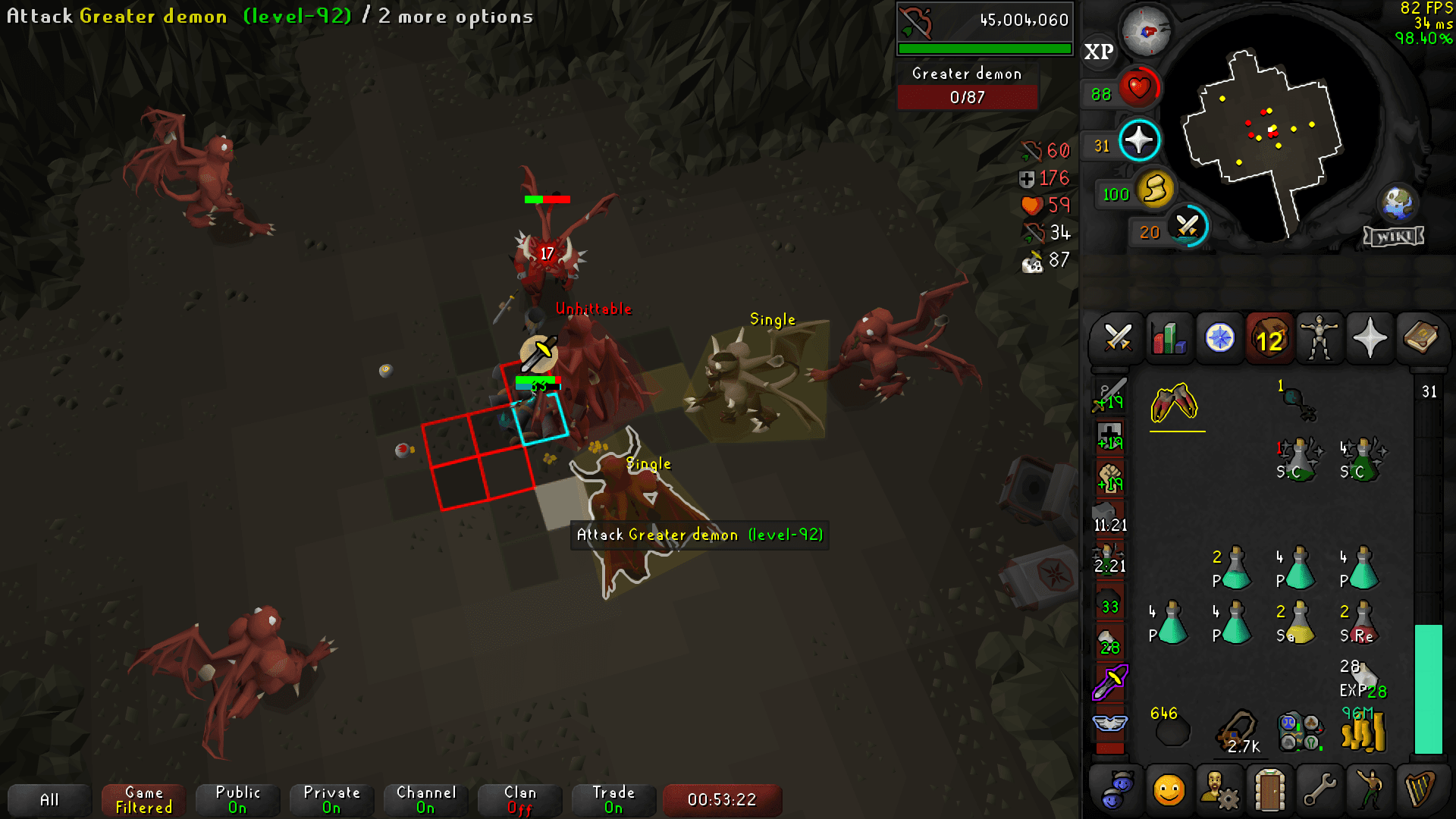Select the worn Equipment tab
This screenshot has height=819, width=1456.
pyautogui.click(x=1319, y=339)
